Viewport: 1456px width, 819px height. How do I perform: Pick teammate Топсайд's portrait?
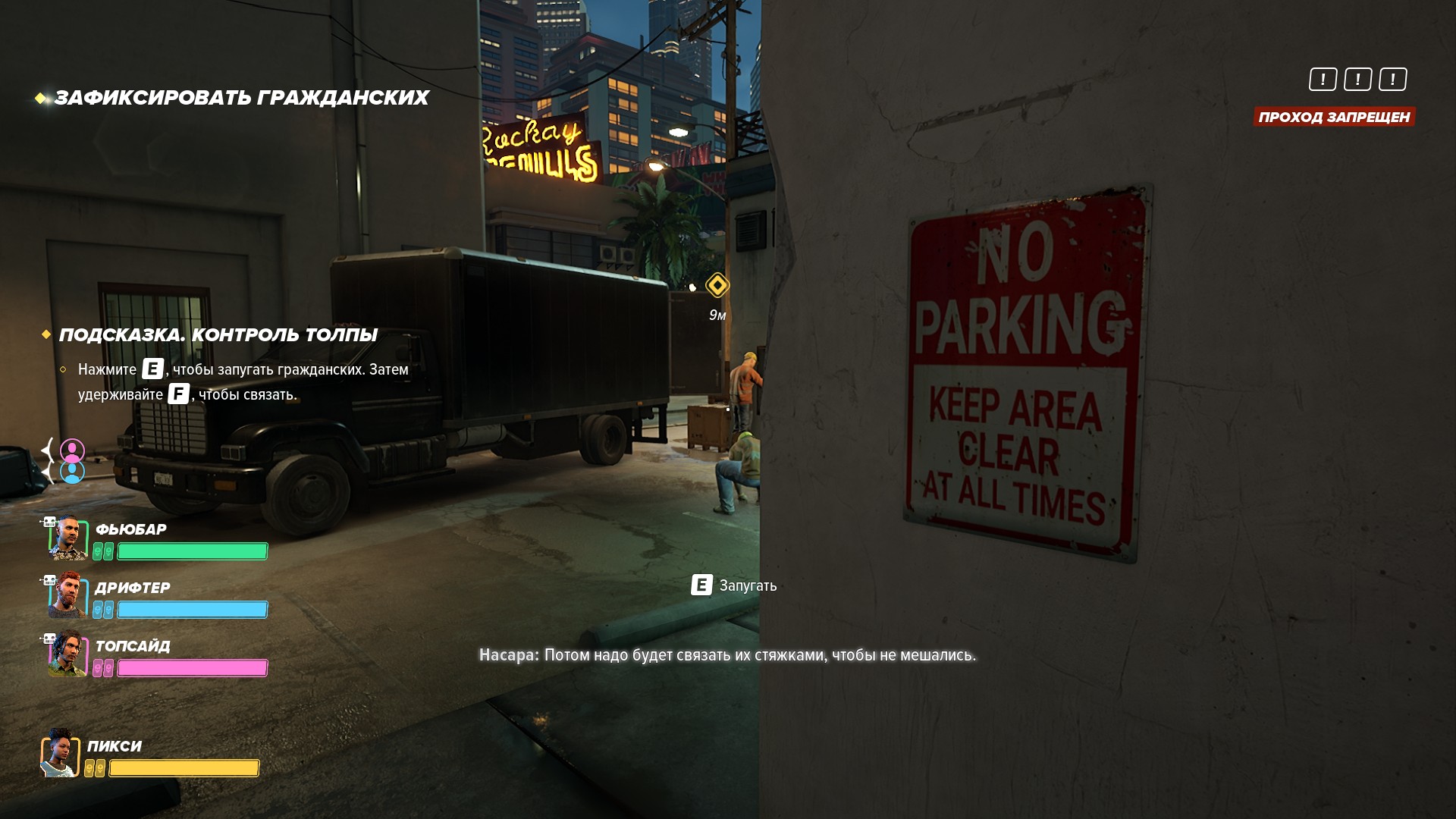(67, 654)
